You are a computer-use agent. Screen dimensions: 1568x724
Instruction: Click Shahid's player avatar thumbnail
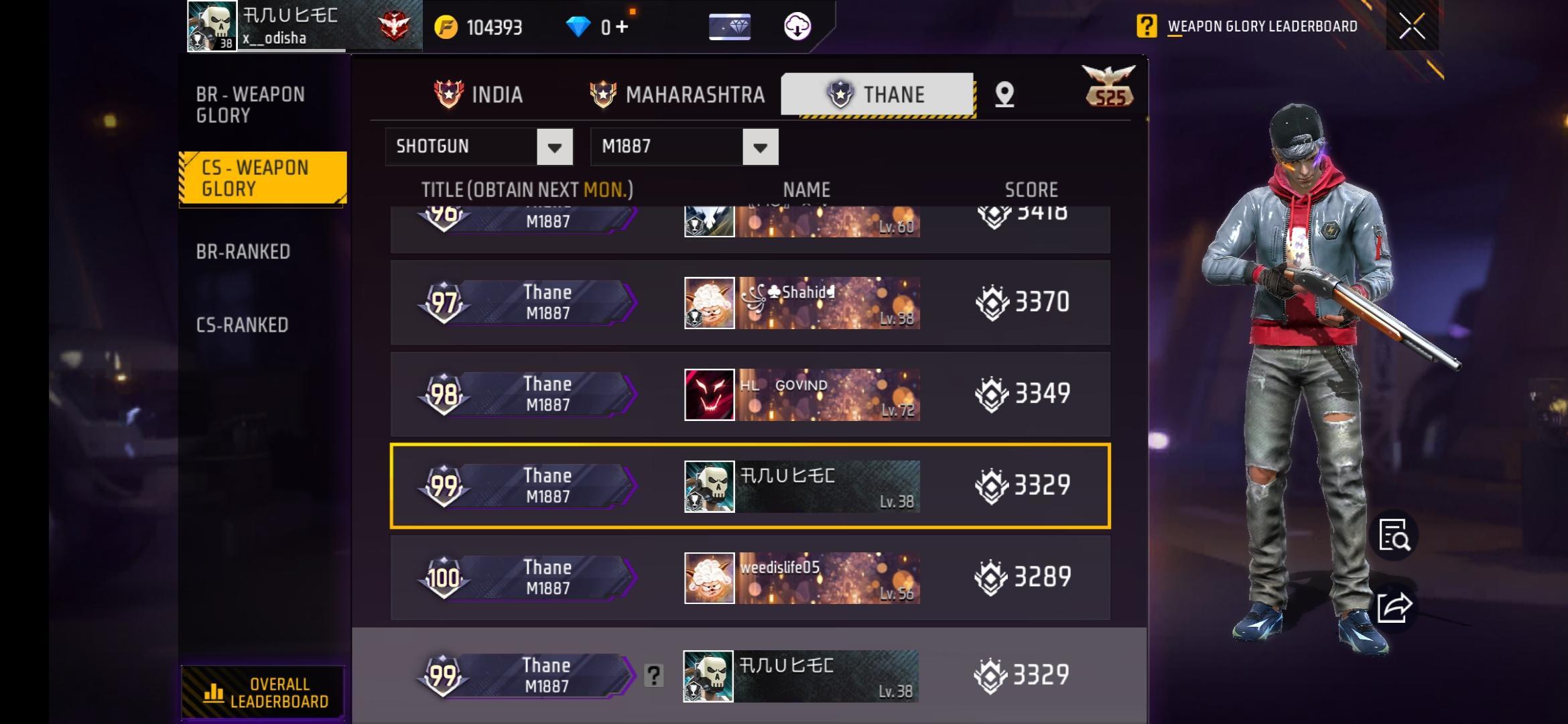708,302
